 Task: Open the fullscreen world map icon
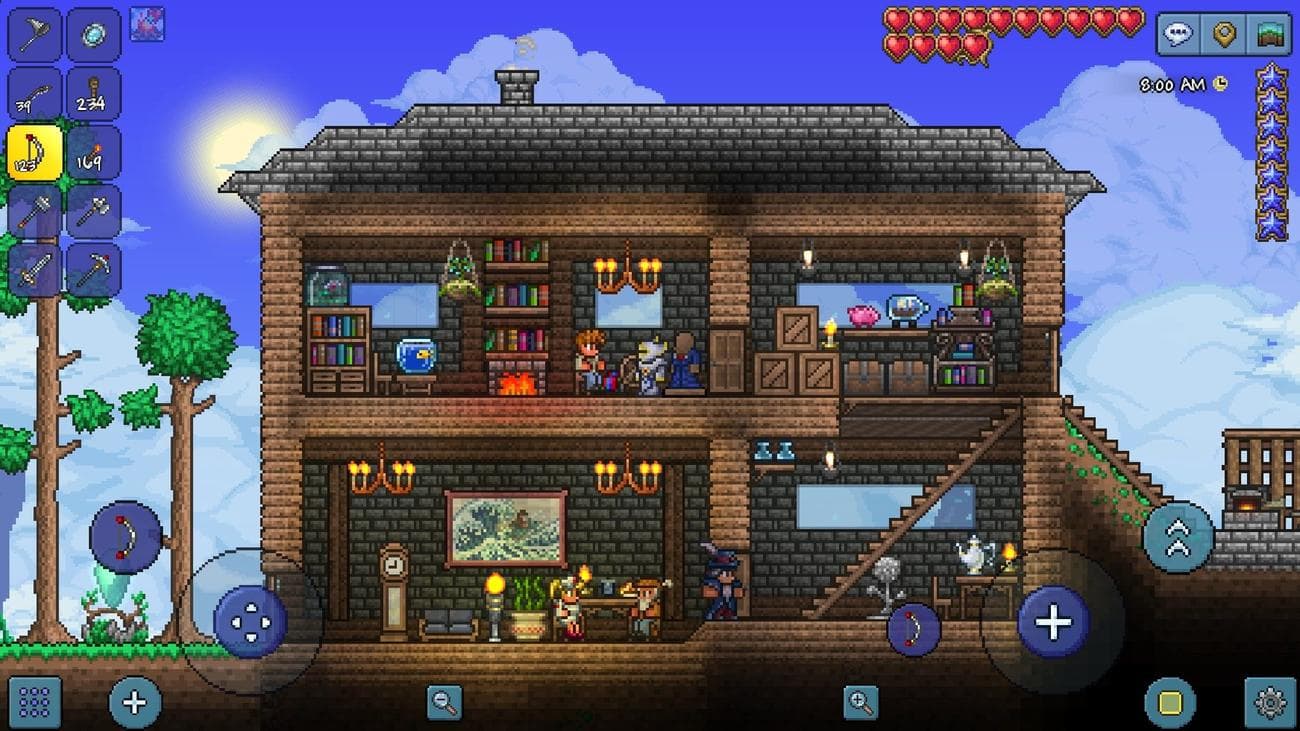(x=1268, y=31)
